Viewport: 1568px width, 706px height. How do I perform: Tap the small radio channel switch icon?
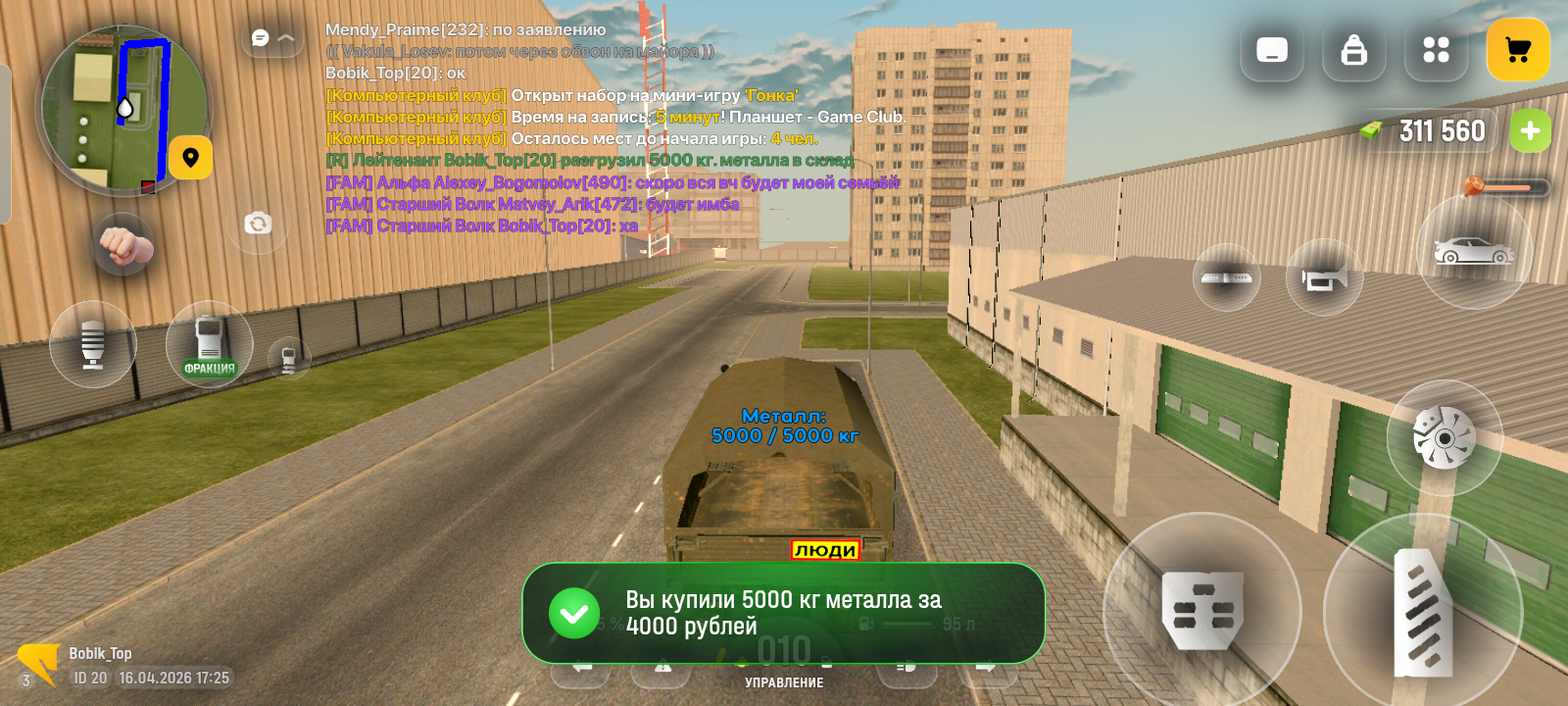point(289,358)
